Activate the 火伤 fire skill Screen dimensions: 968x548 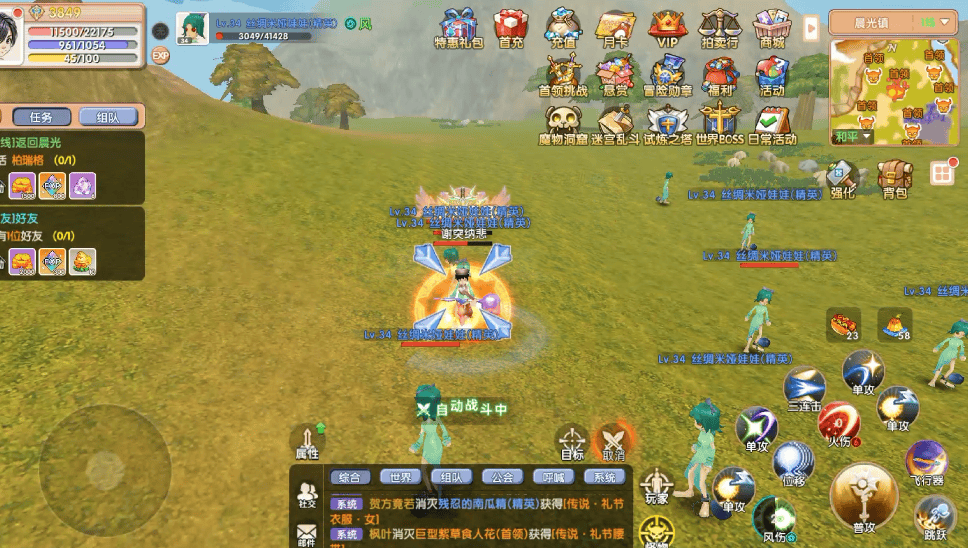pos(840,421)
